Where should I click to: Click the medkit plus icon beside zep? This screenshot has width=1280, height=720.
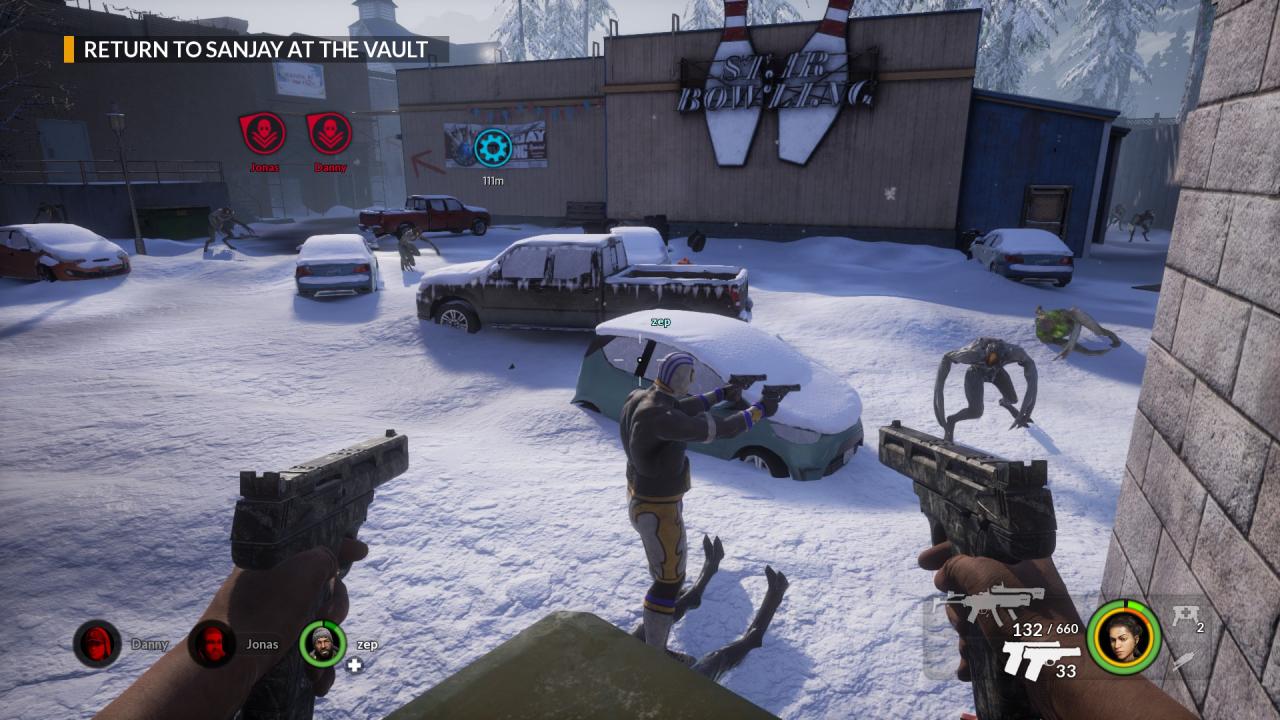(354, 665)
